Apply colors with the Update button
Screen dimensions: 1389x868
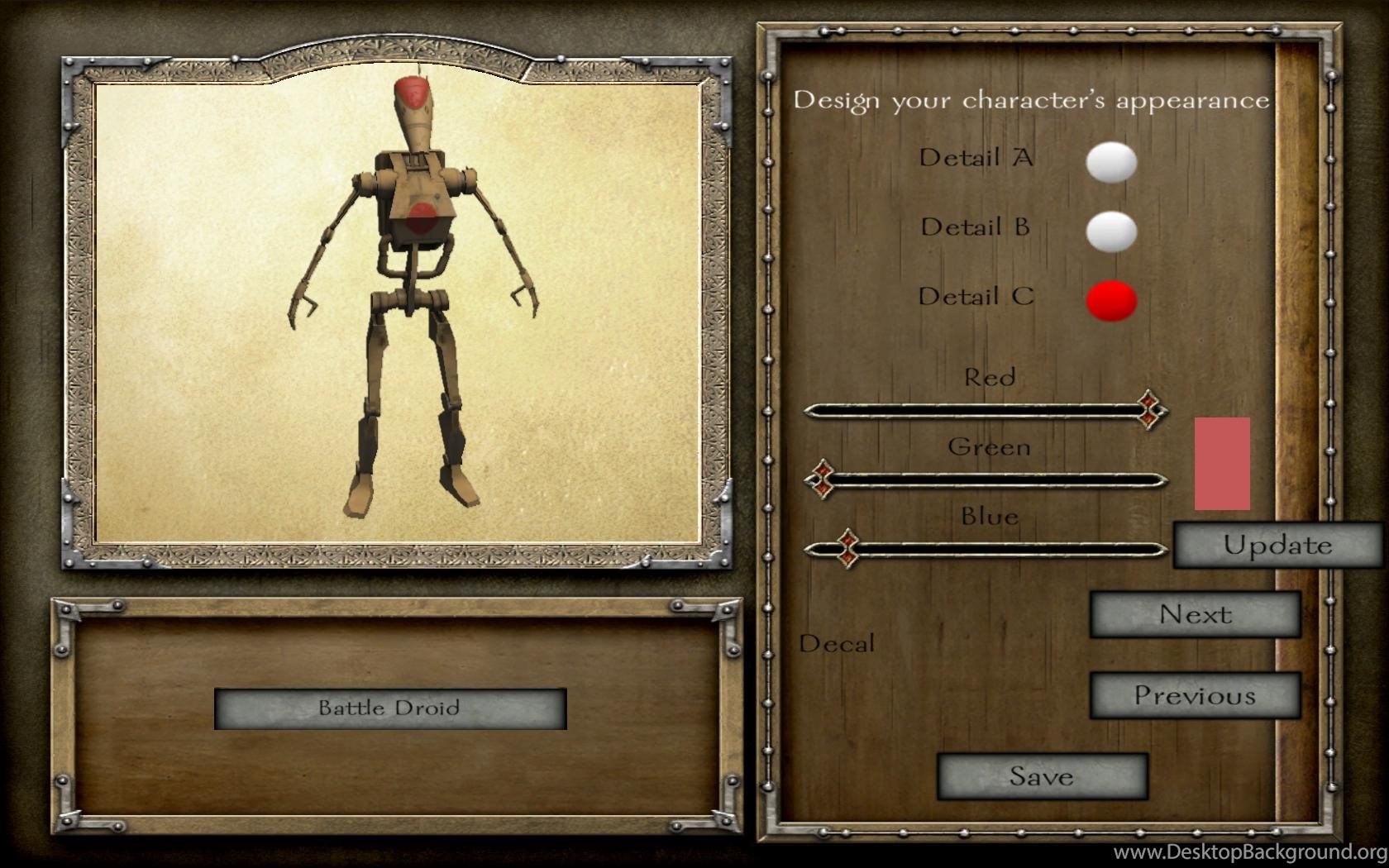(1277, 546)
